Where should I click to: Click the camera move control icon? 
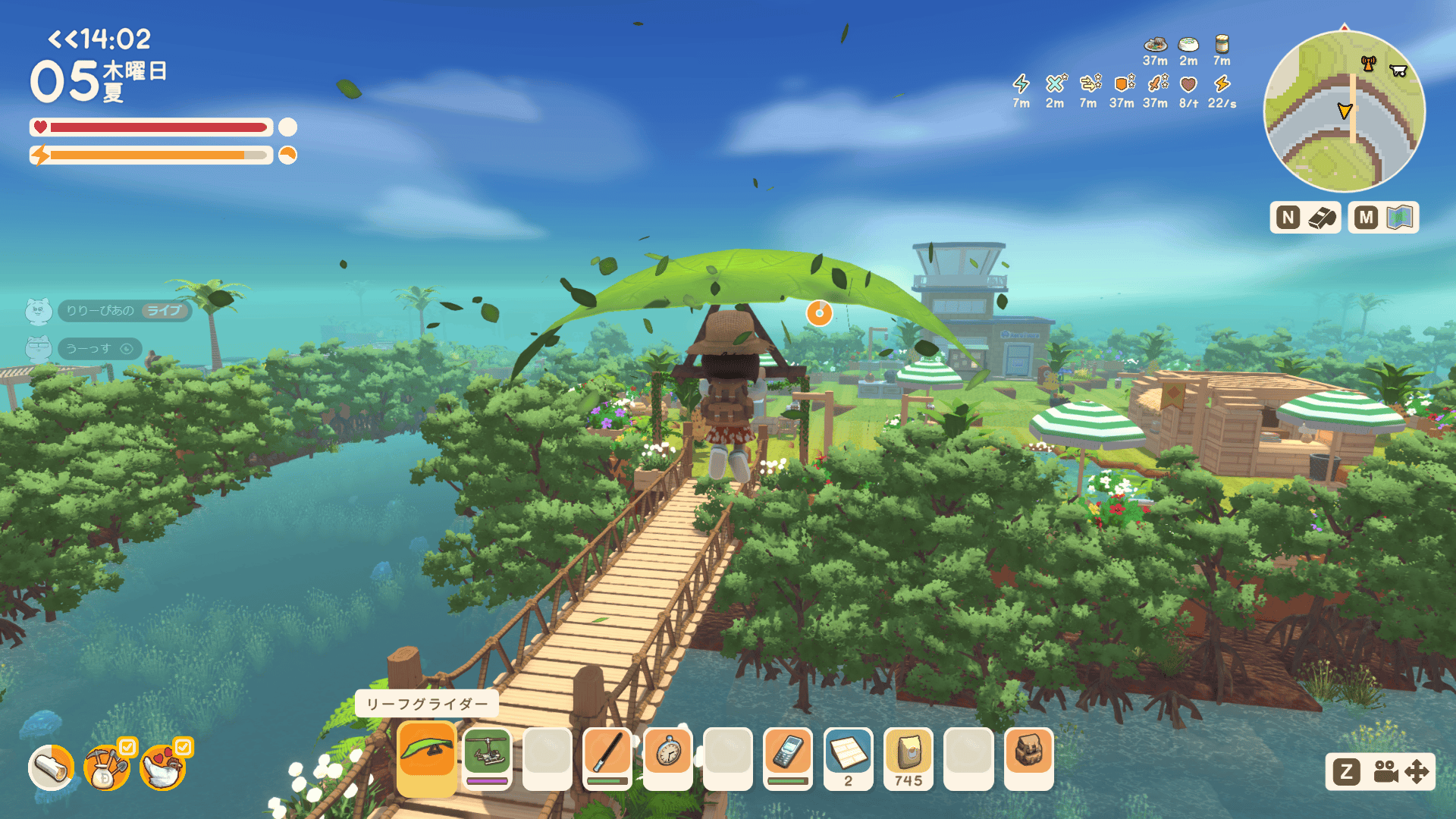click(1401, 772)
